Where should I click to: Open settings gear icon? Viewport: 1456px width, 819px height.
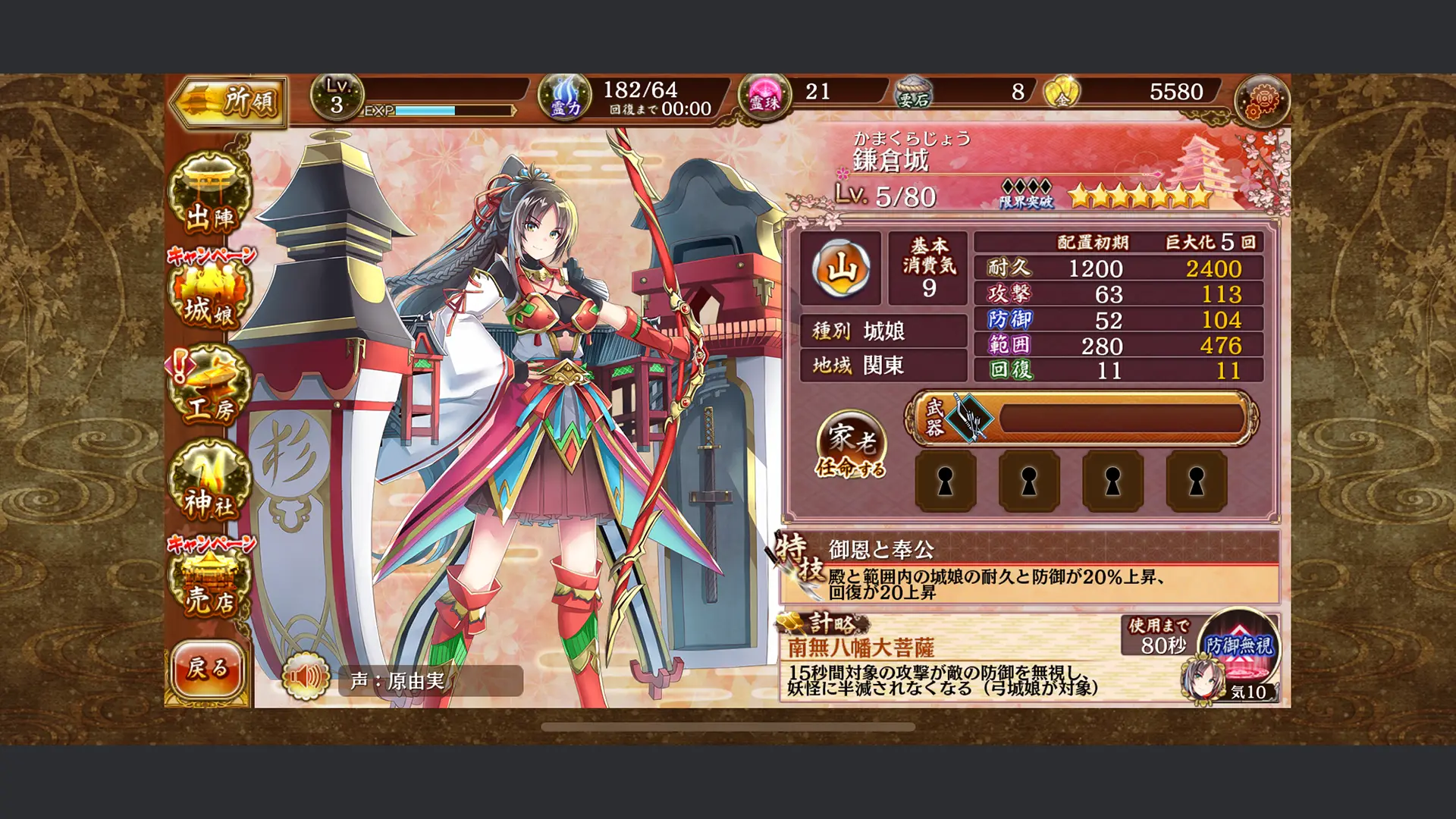[x=1261, y=99]
